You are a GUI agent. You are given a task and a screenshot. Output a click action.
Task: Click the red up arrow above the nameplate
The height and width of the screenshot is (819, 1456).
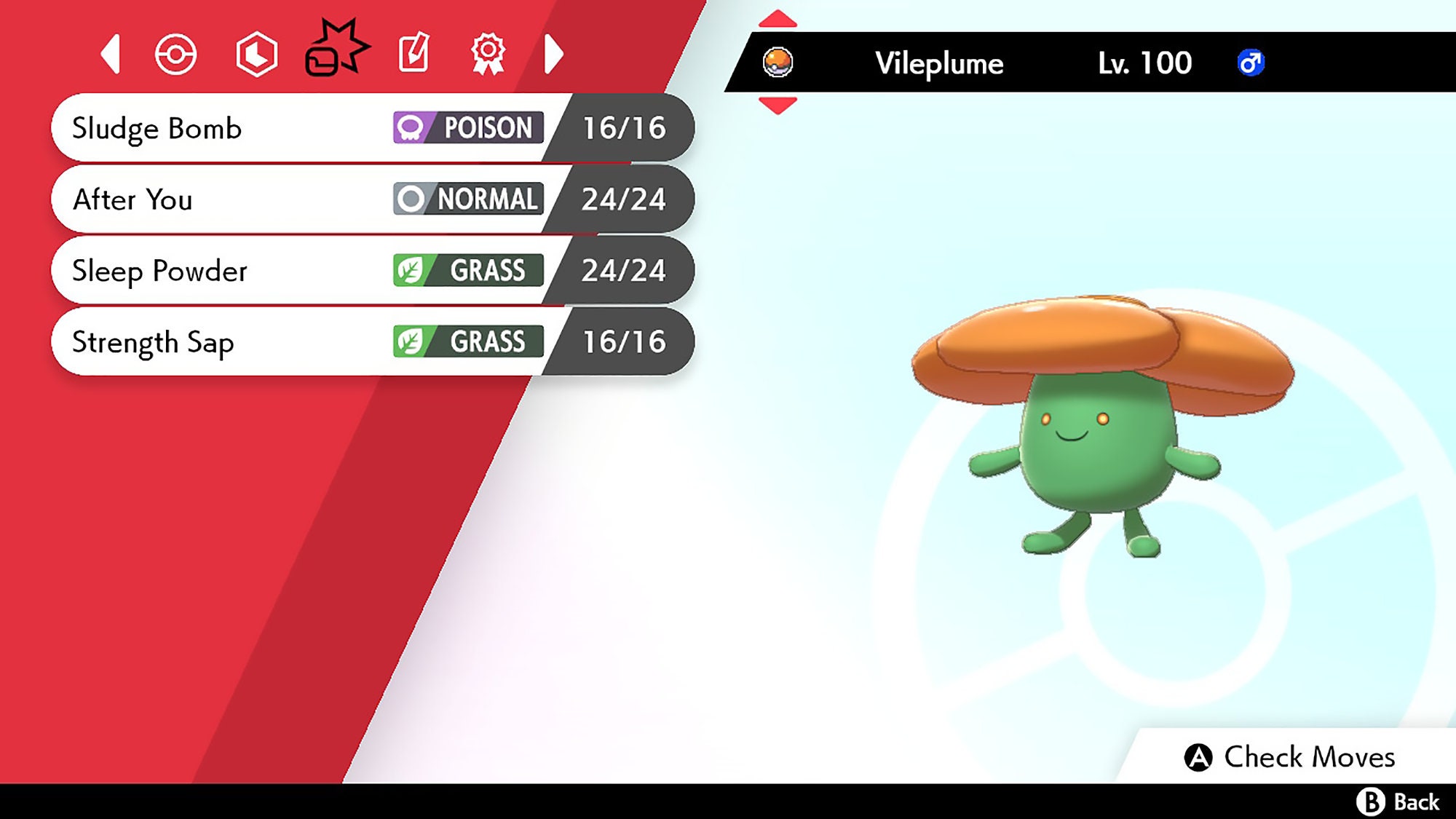(778, 17)
